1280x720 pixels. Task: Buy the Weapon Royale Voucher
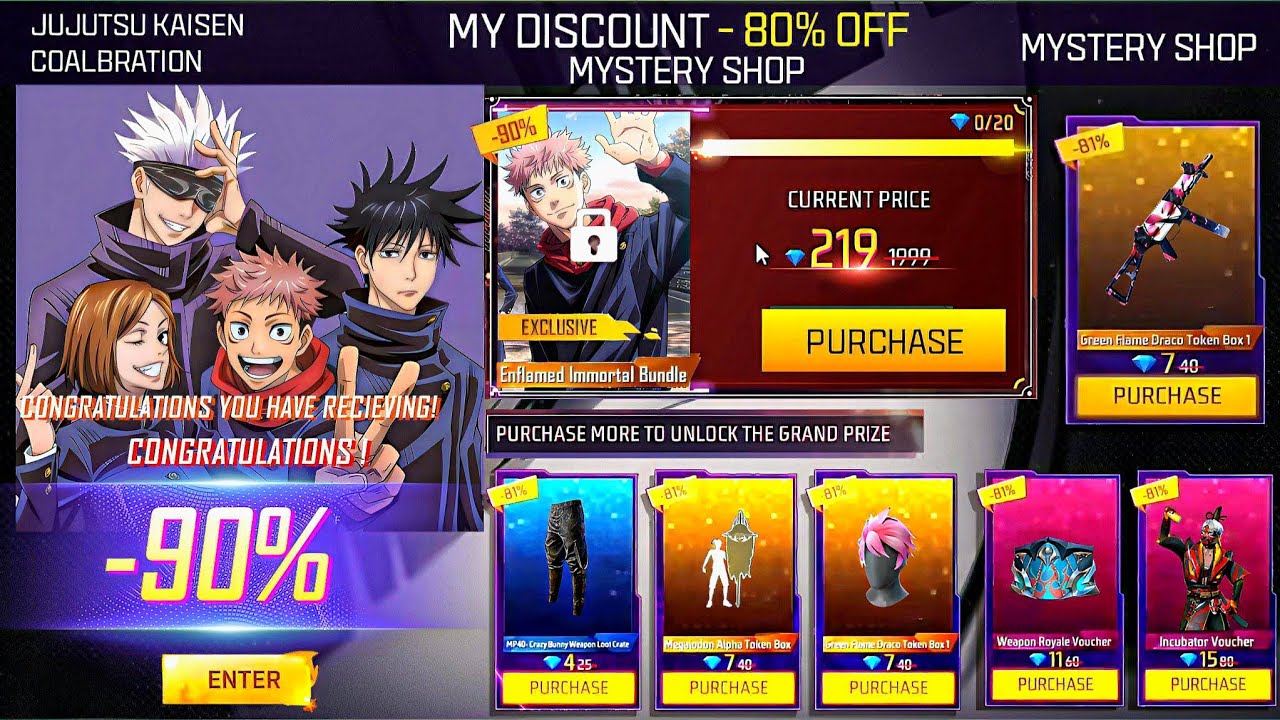tap(1055, 684)
